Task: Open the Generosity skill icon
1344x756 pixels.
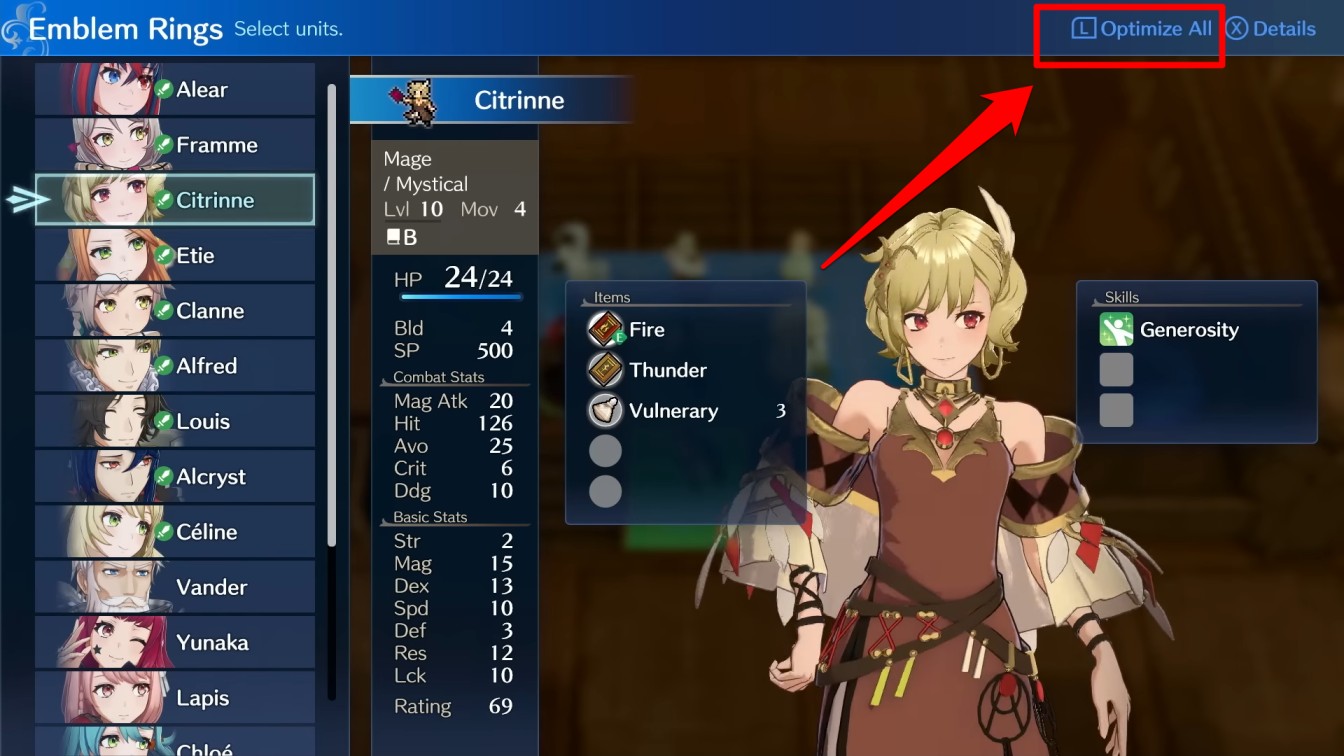Action: coord(1116,329)
